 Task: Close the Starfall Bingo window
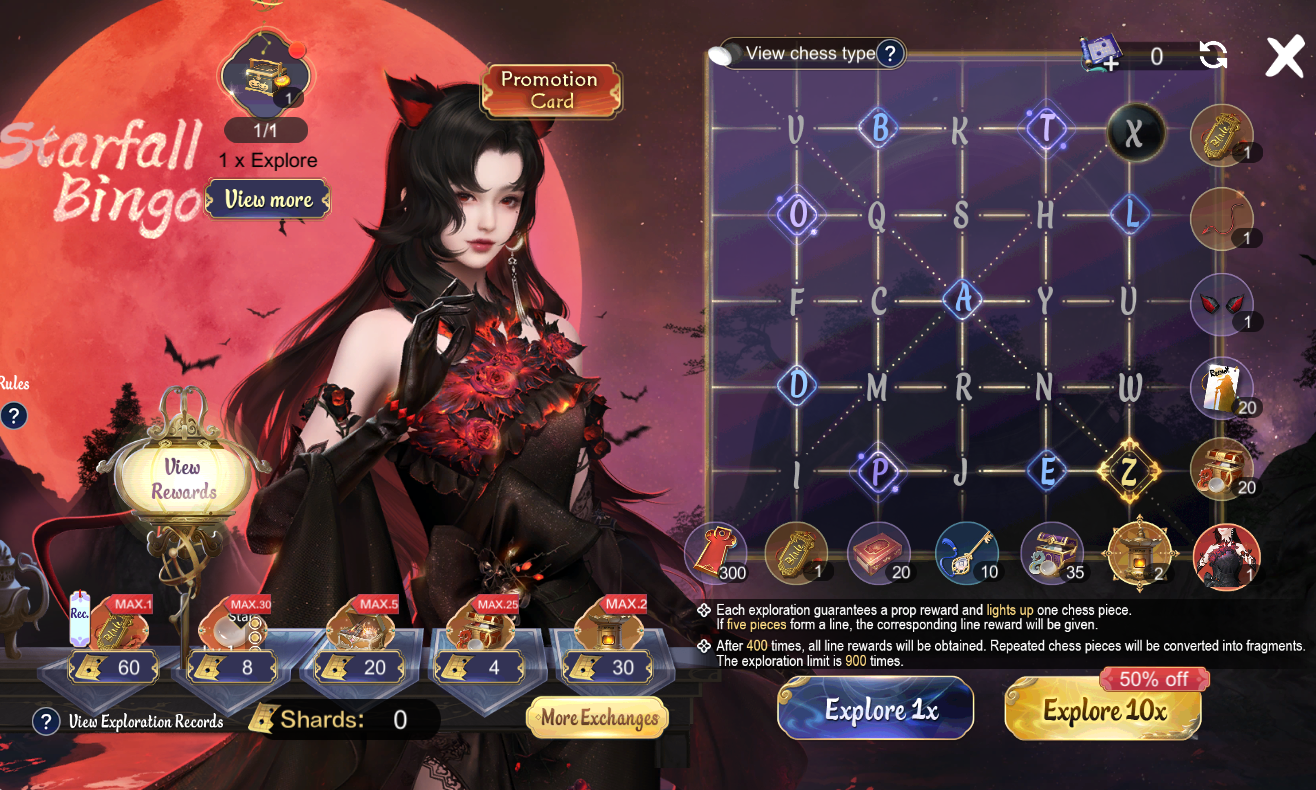(x=1285, y=57)
